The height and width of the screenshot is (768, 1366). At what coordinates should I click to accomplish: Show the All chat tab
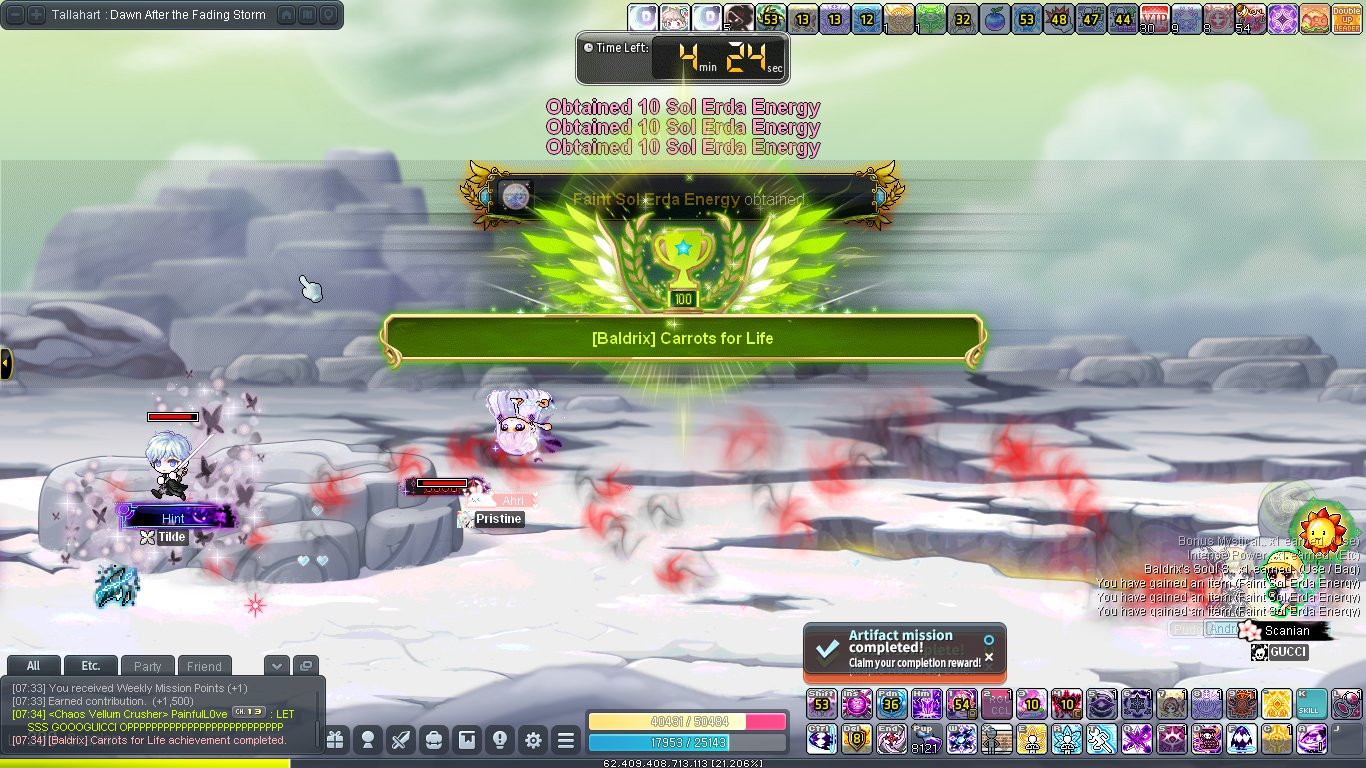pos(33,666)
